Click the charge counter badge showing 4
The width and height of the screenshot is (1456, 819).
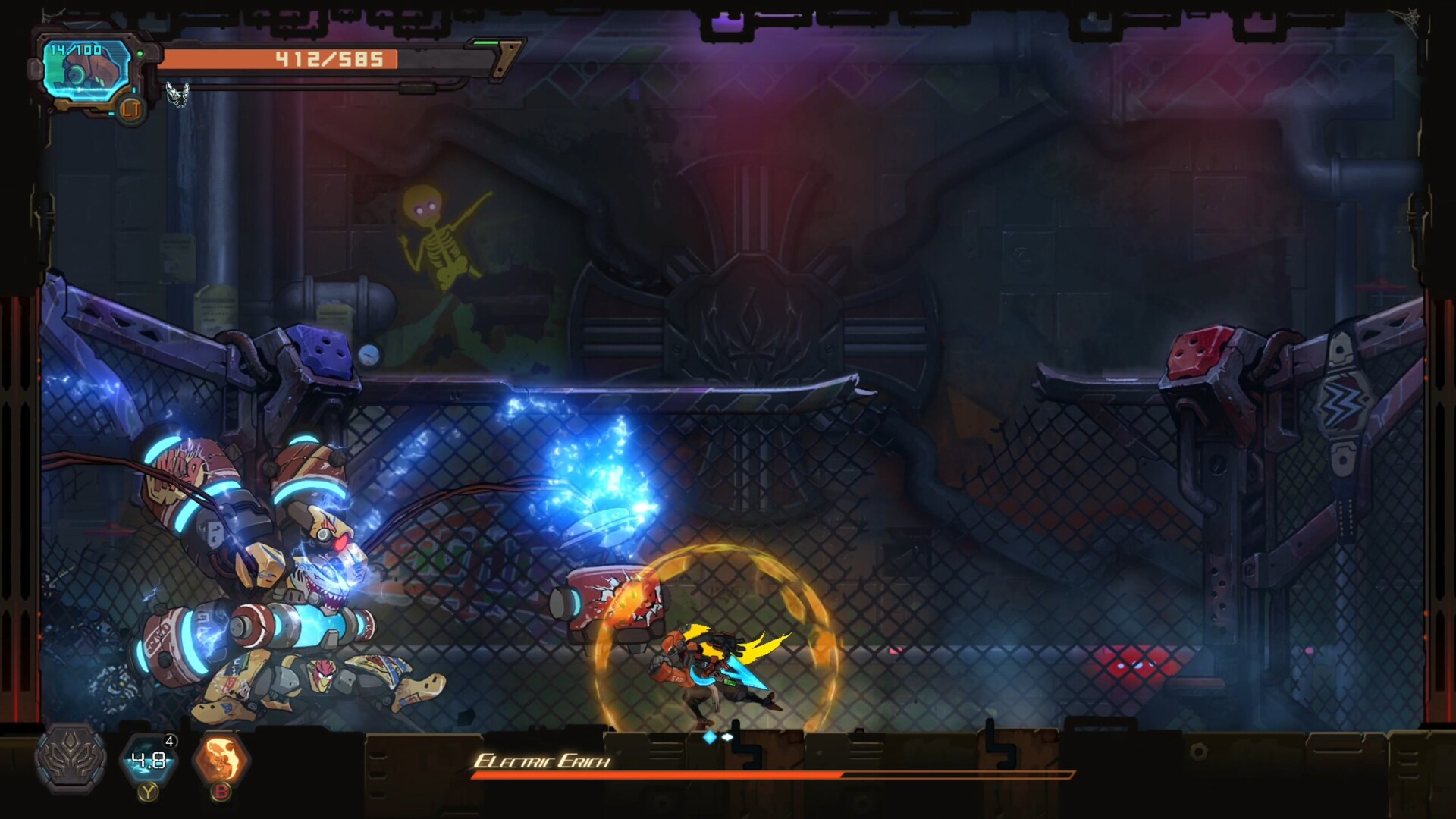pos(168,741)
